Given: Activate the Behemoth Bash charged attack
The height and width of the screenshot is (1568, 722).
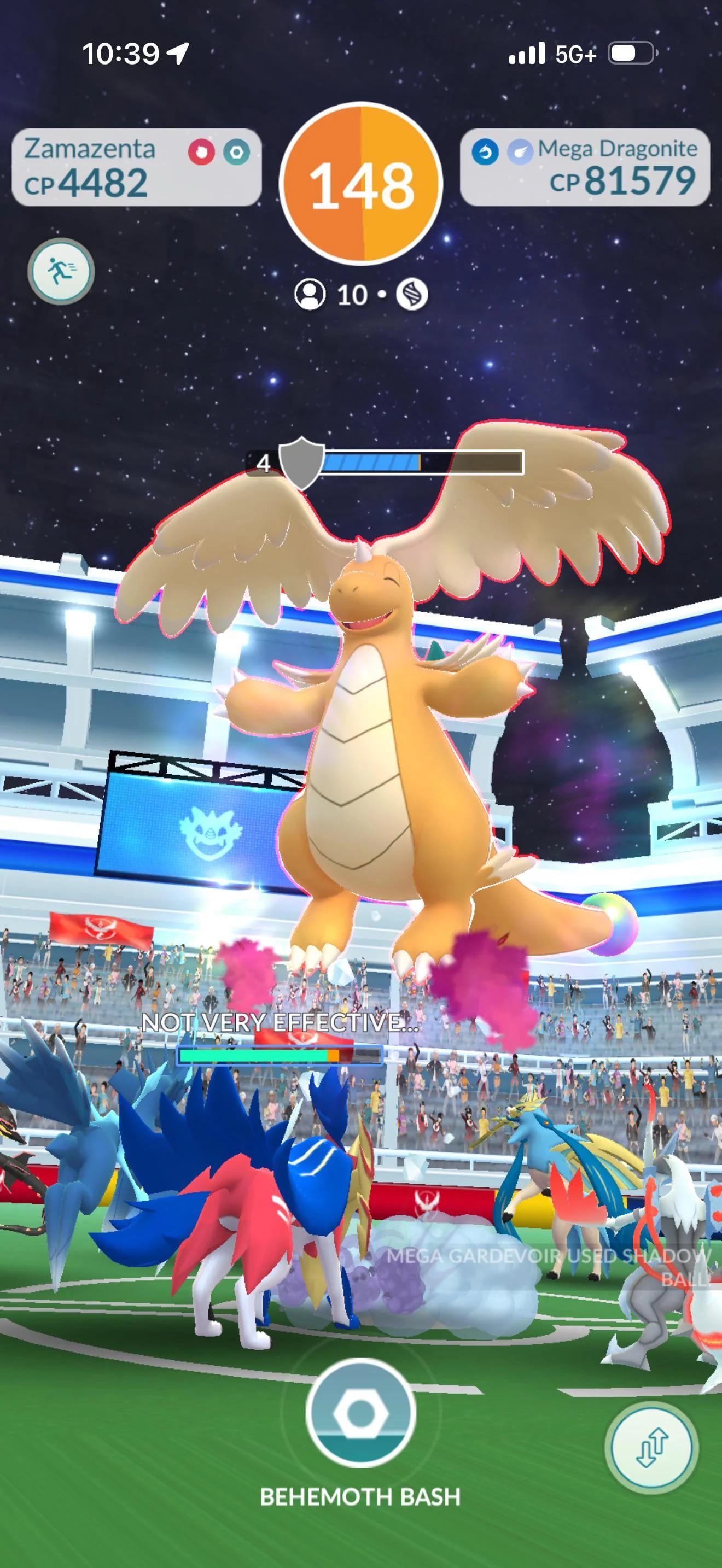Looking at the screenshot, I should (360, 1413).
